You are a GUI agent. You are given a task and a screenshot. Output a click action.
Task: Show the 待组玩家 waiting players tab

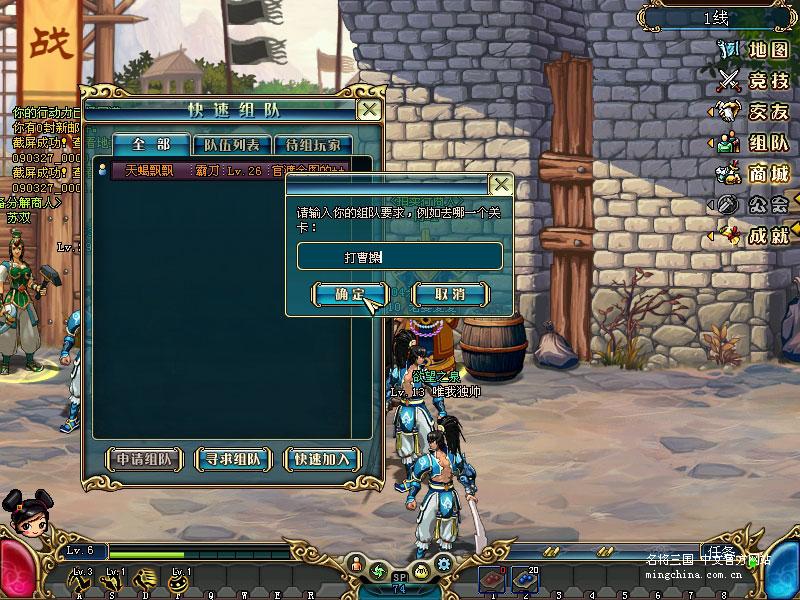pyautogui.click(x=312, y=146)
